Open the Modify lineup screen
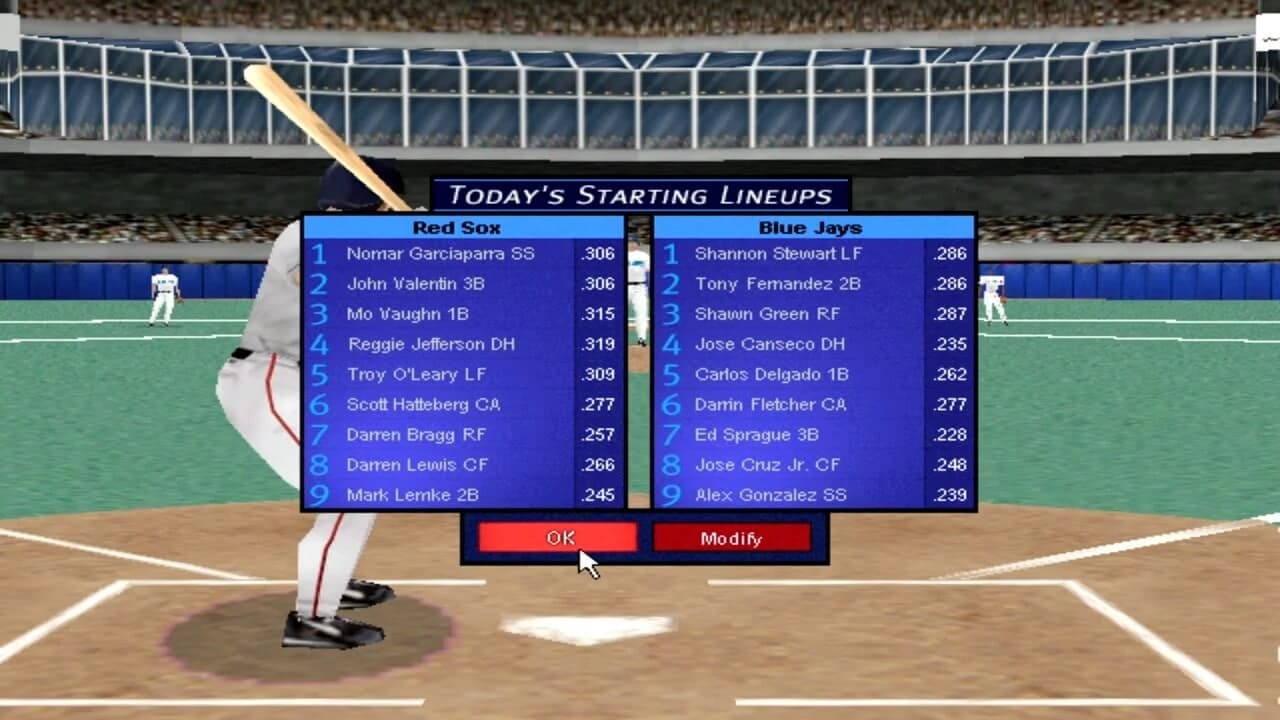This screenshot has width=1280, height=720. pos(733,538)
